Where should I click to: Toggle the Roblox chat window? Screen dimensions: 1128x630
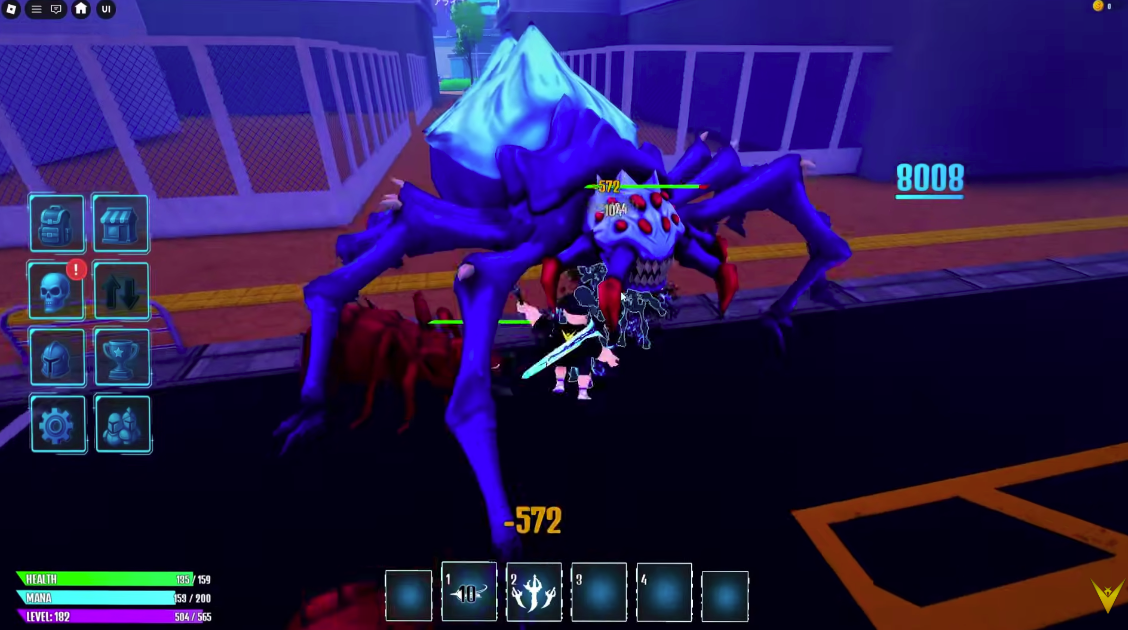(x=56, y=9)
